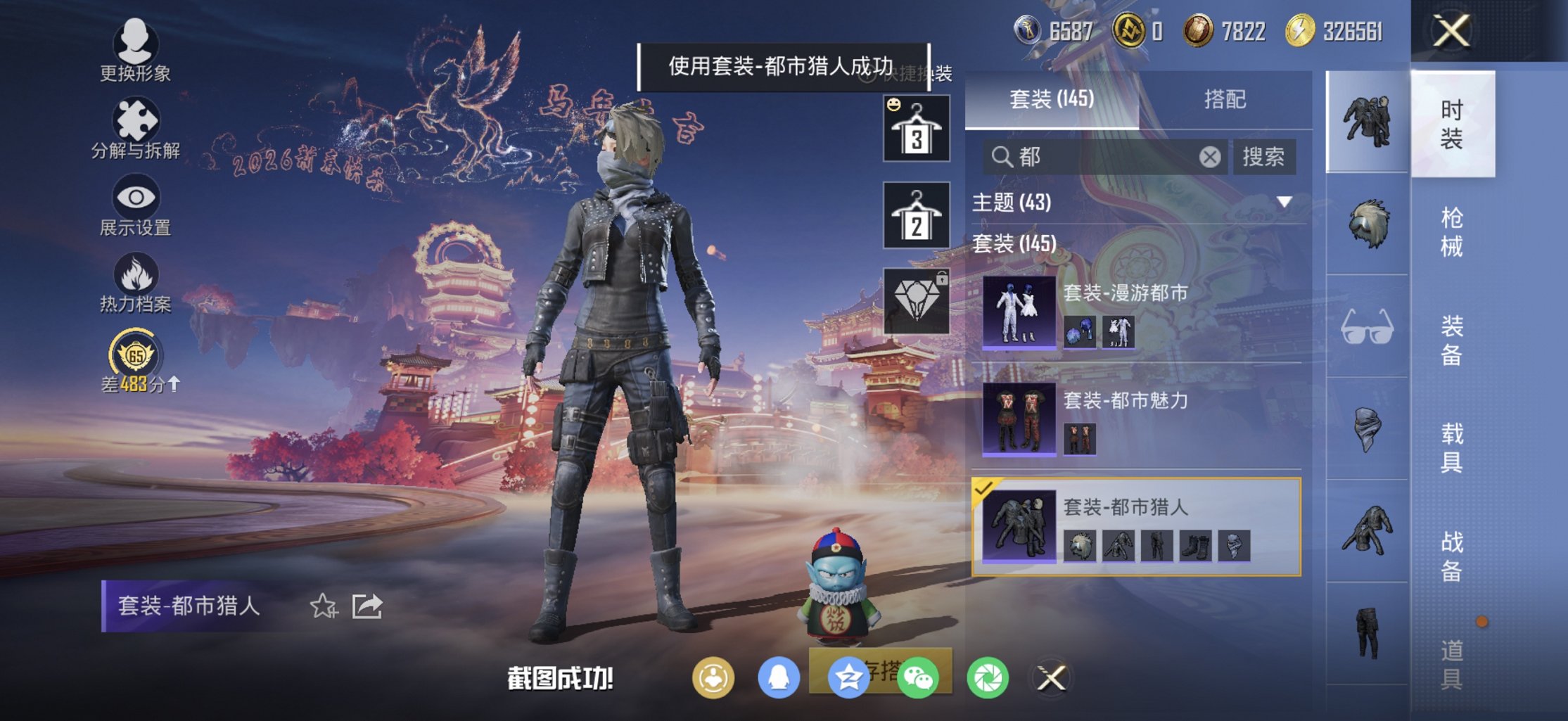Select the 分解与拆解 puzzle icon
1568x721 pixels.
click(136, 121)
